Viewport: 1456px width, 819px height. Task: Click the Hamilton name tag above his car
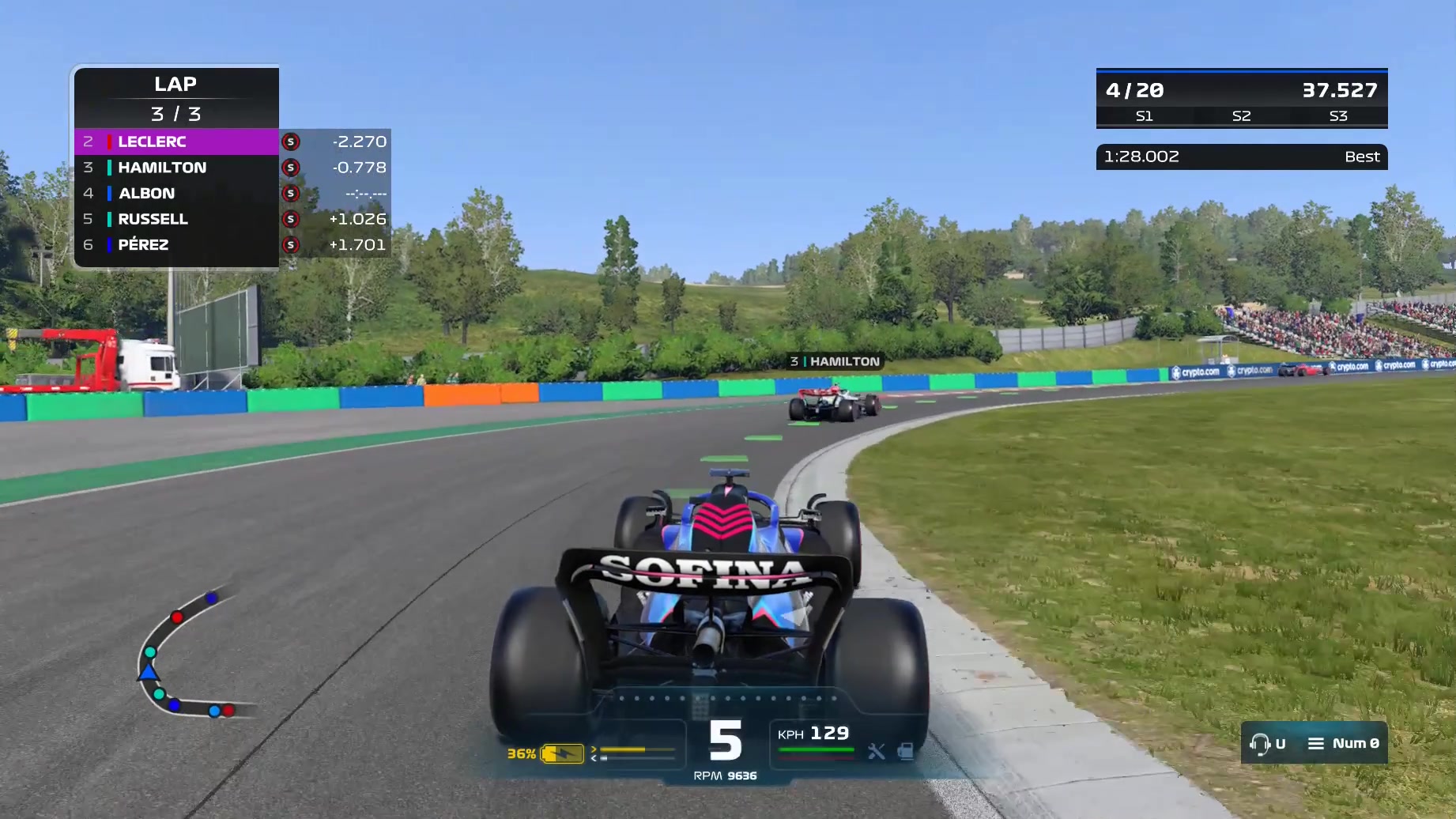pos(834,362)
